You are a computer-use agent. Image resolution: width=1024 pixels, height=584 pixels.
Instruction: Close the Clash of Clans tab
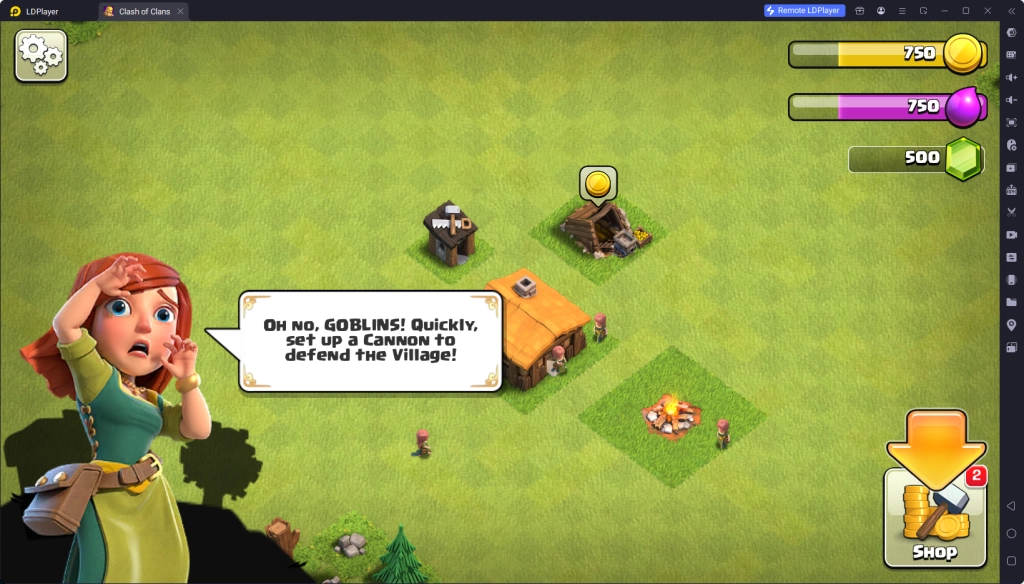coord(180,11)
